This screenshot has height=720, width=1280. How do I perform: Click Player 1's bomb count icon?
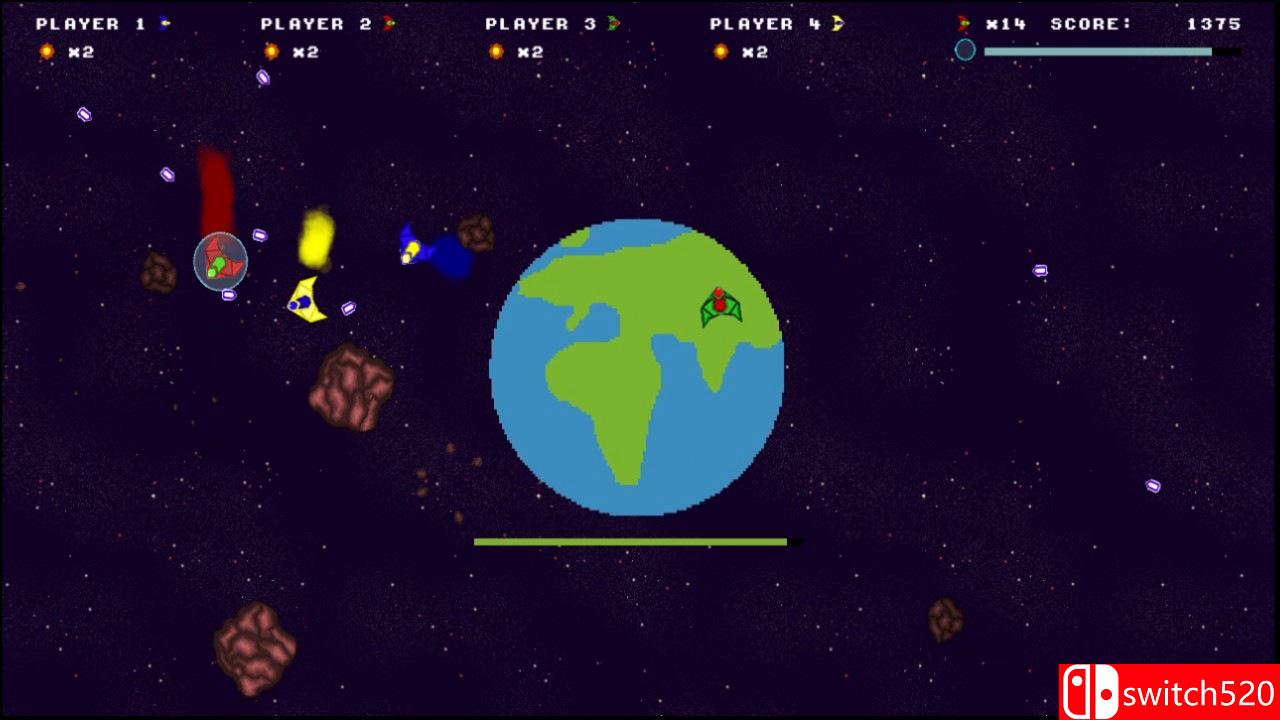click(45, 51)
